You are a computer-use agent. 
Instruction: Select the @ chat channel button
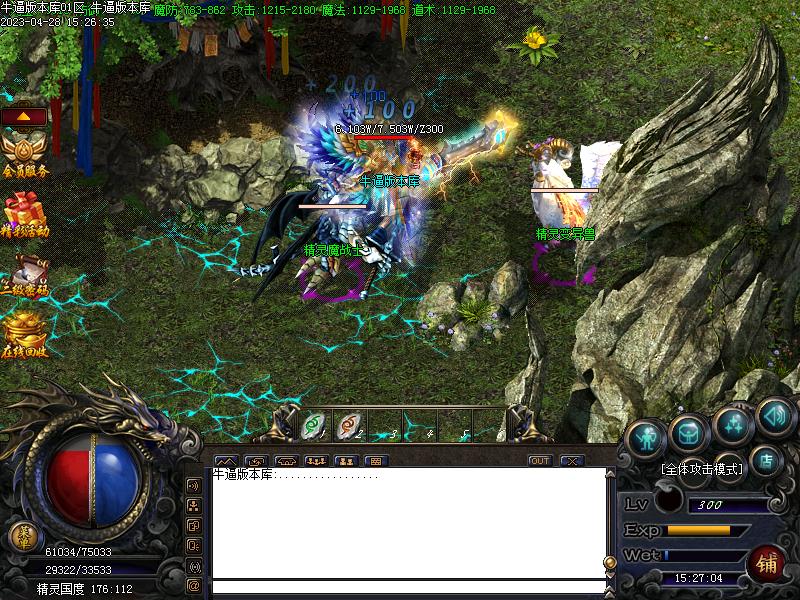point(193,585)
